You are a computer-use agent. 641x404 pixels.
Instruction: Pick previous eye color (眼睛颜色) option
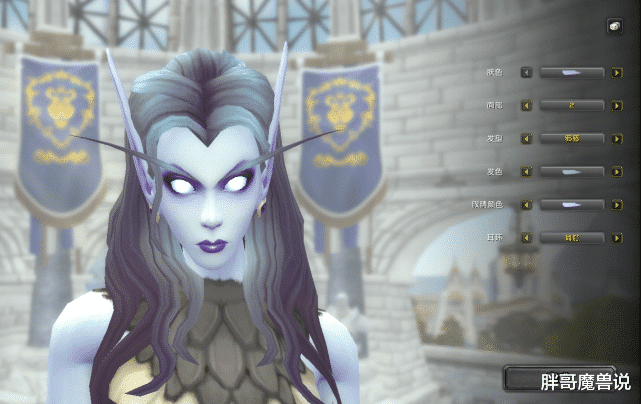pos(526,204)
